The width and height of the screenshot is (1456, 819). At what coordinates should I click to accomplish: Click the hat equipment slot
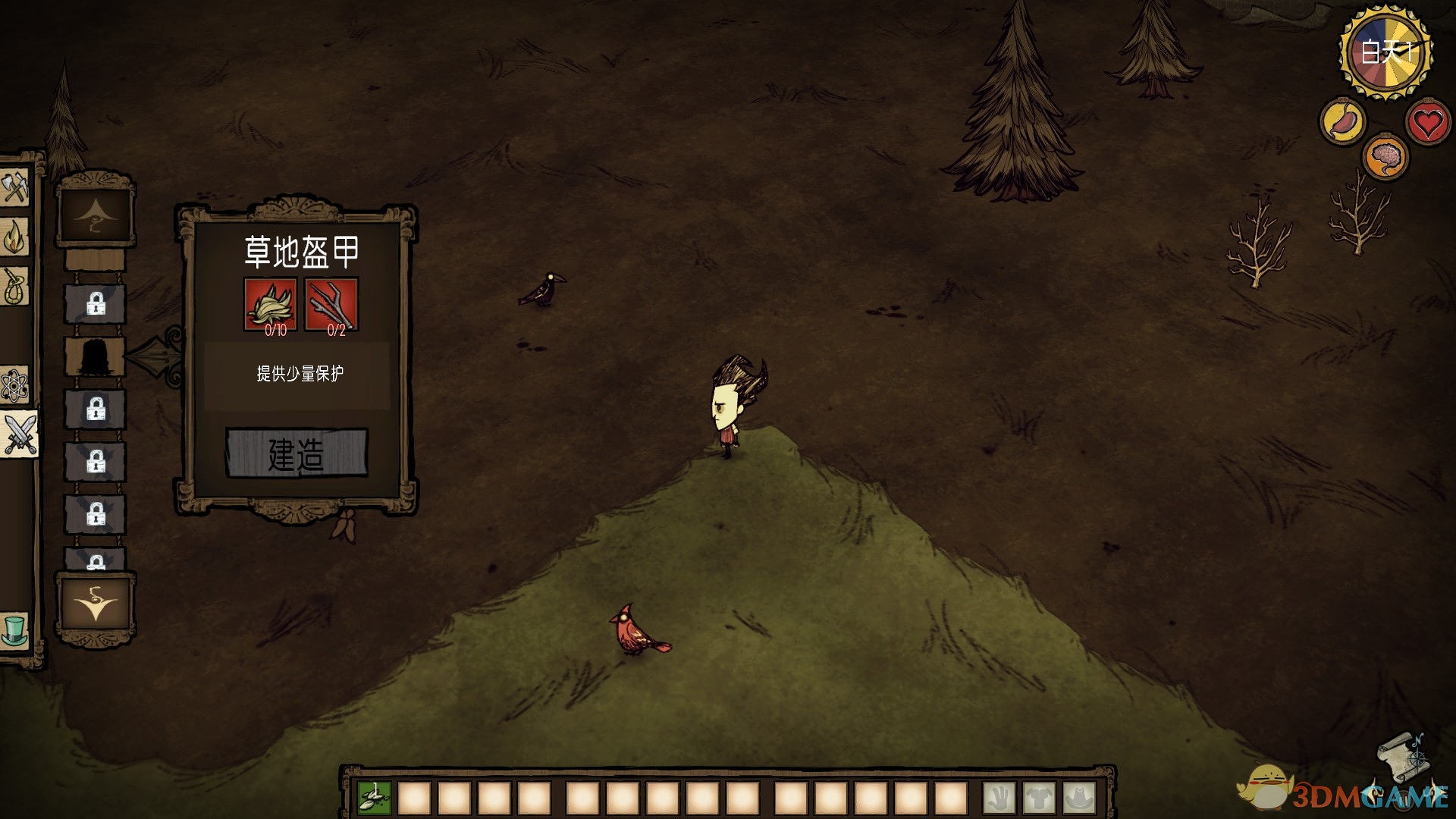click(1078, 798)
